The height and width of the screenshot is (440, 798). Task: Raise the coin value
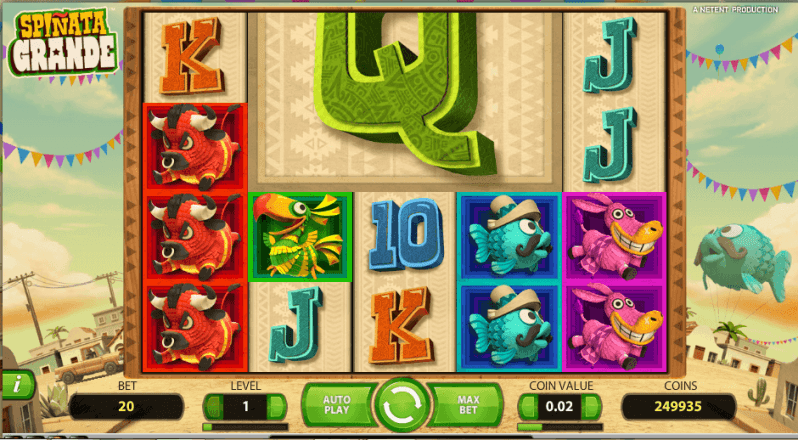coord(594,407)
